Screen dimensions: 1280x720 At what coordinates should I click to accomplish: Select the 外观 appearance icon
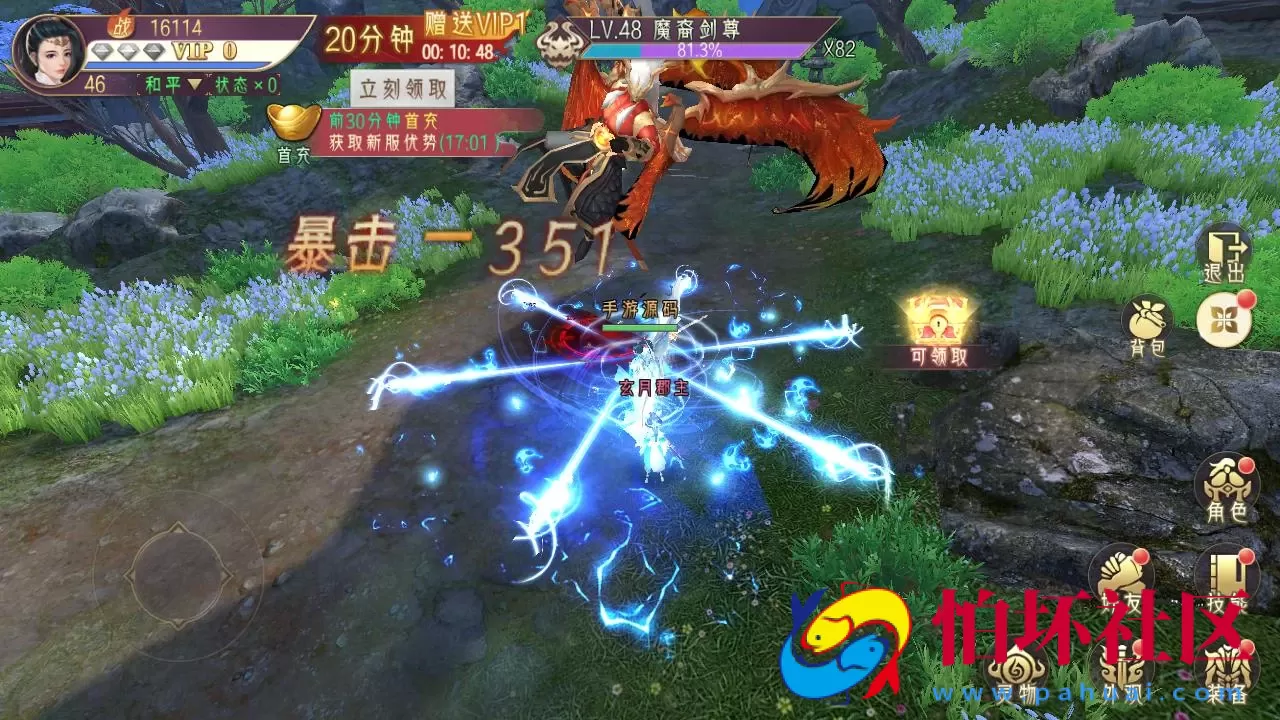tap(1120, 668)
